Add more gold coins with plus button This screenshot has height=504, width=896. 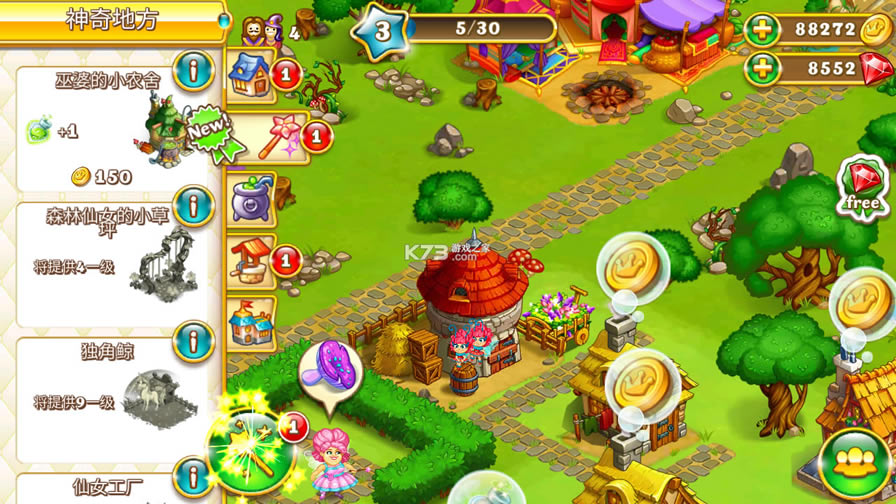pos(766,30)
